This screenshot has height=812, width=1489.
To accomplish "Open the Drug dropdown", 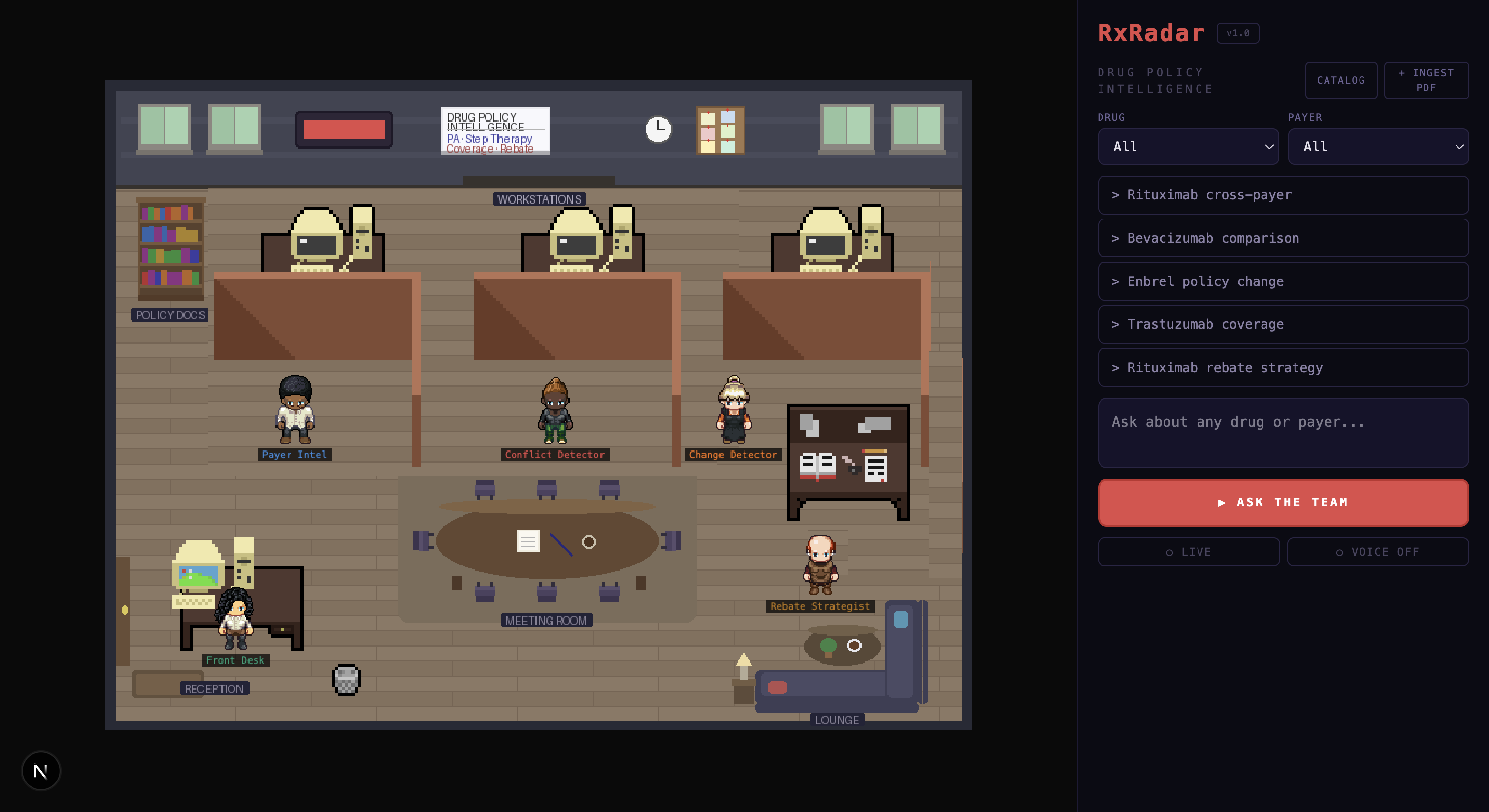I will tap(1187, 147).
